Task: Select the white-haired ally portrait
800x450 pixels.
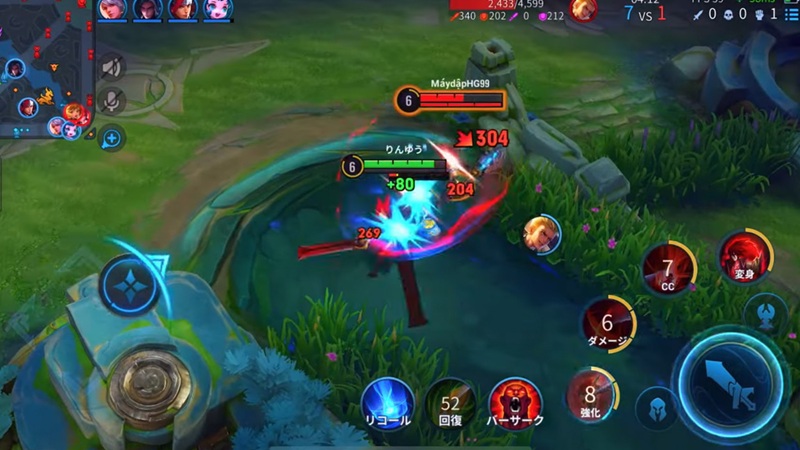Action: click(113, 10)
